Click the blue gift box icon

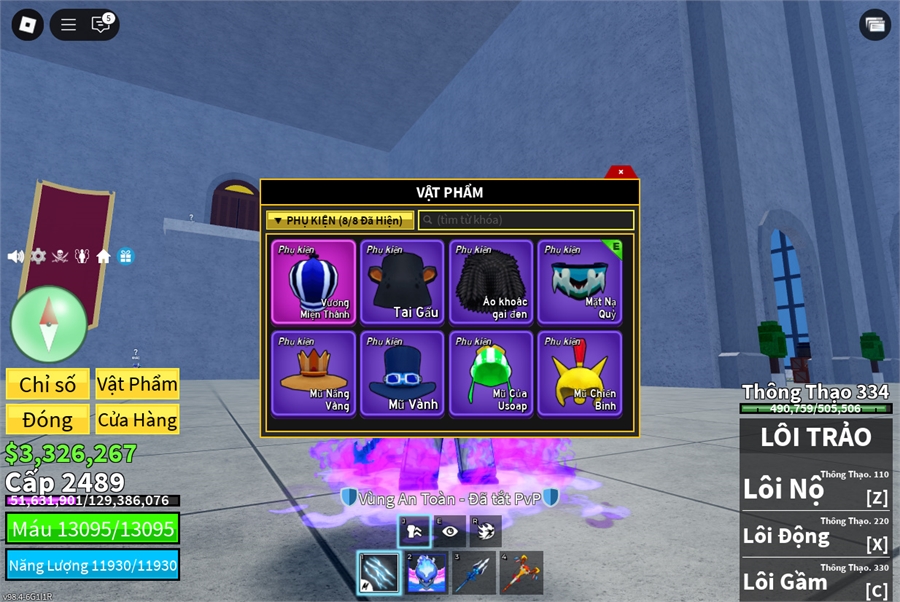pos(126,256)
